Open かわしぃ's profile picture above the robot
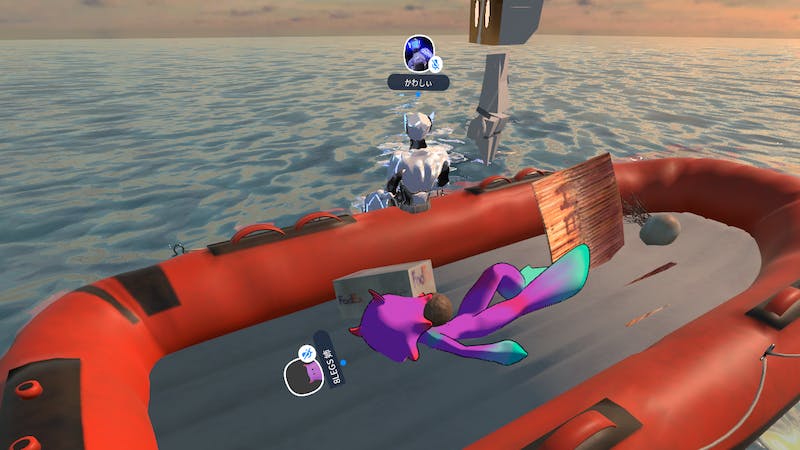Viewport: 800px width, 450px height. pyautogui.click(x=418, y=52)
